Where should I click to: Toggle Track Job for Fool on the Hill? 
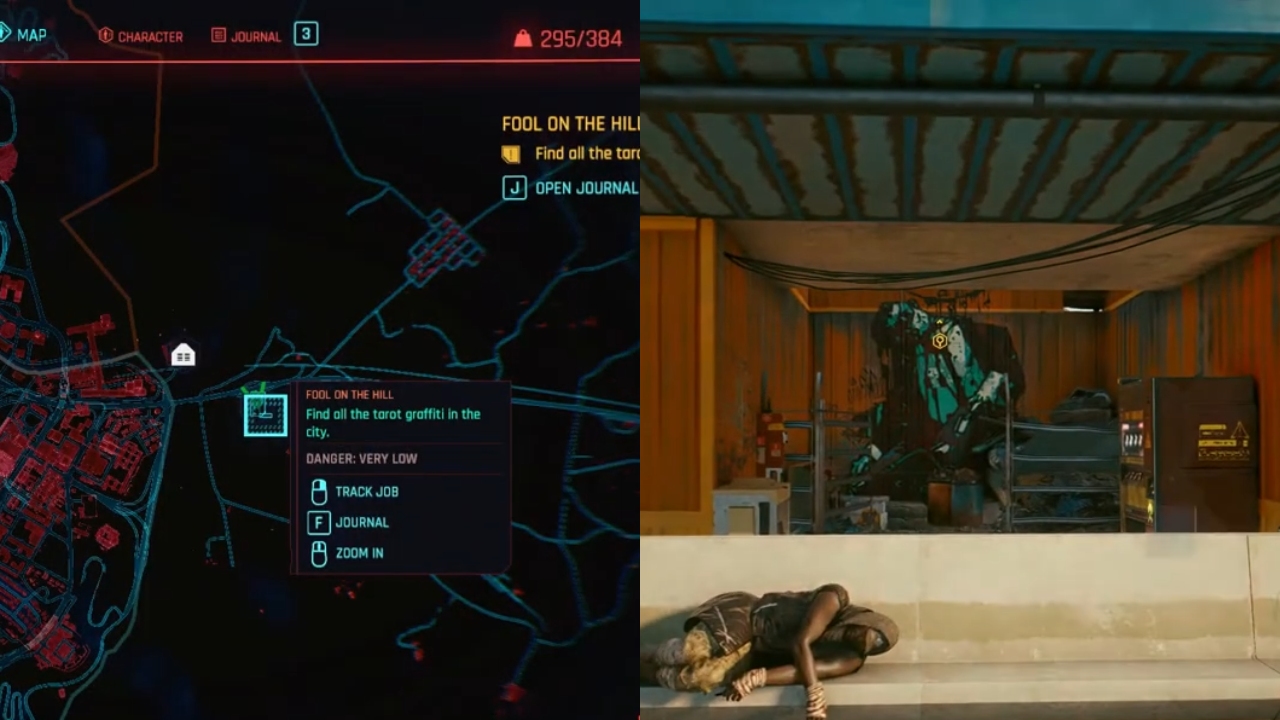tap(368, 491)
